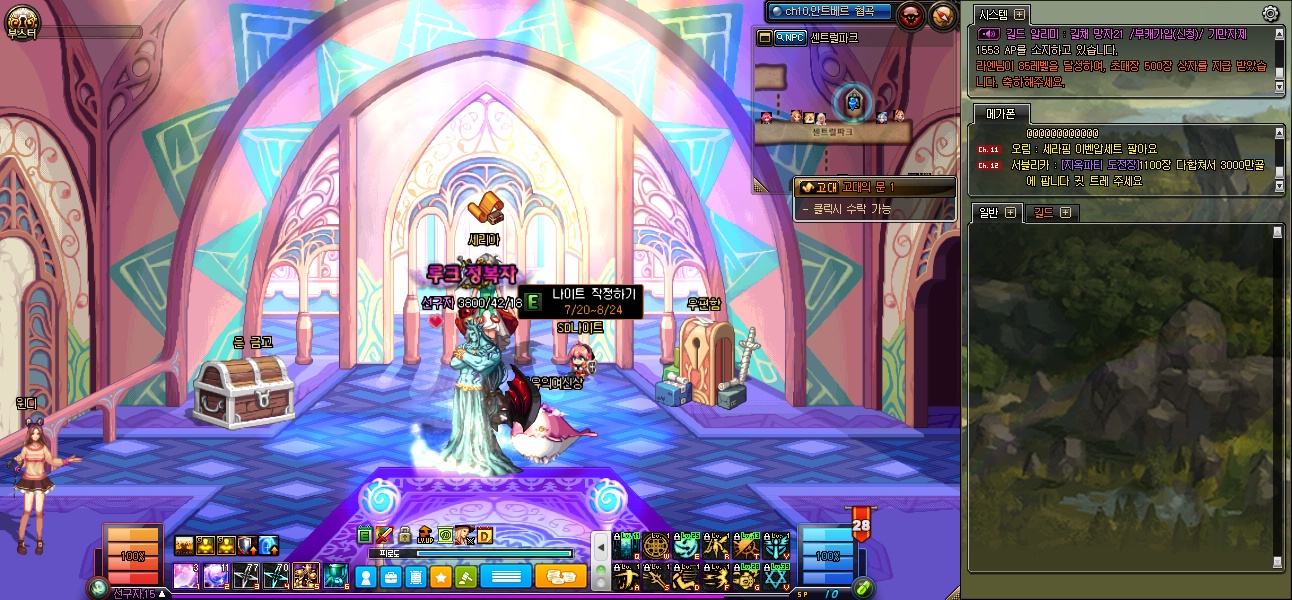Open the wide blue main menu button
1292x600 pixels.
tap(505, 577)
